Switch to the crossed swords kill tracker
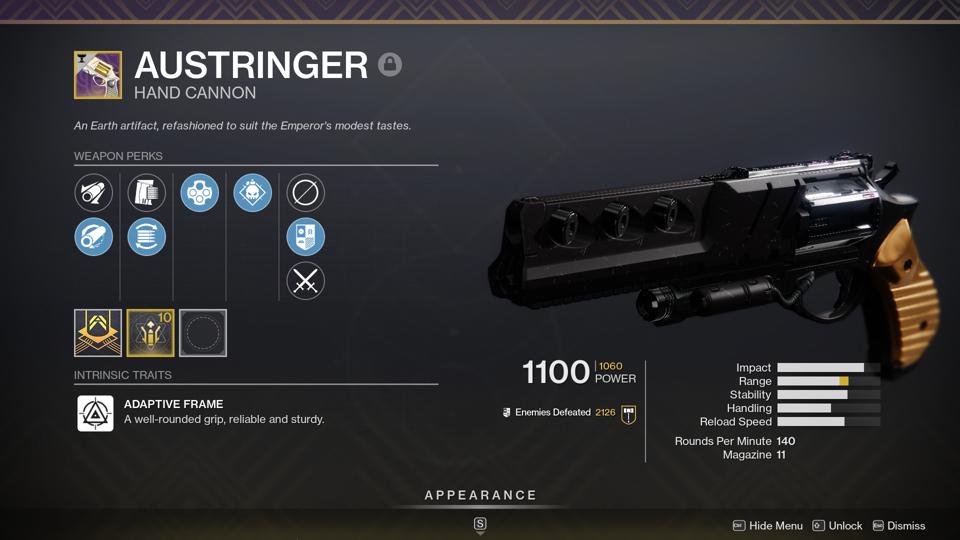 (306, 281)
